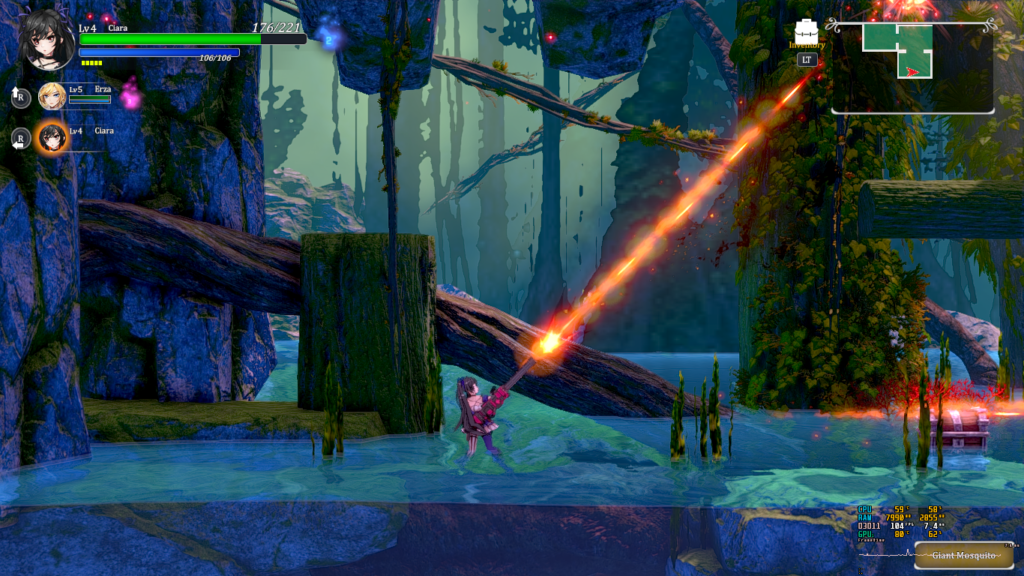The width and height of the screenshot is (1024, 576).
Task: Select the orange-highlighted Ciara party portrait
Action: (x=51, y=138)
